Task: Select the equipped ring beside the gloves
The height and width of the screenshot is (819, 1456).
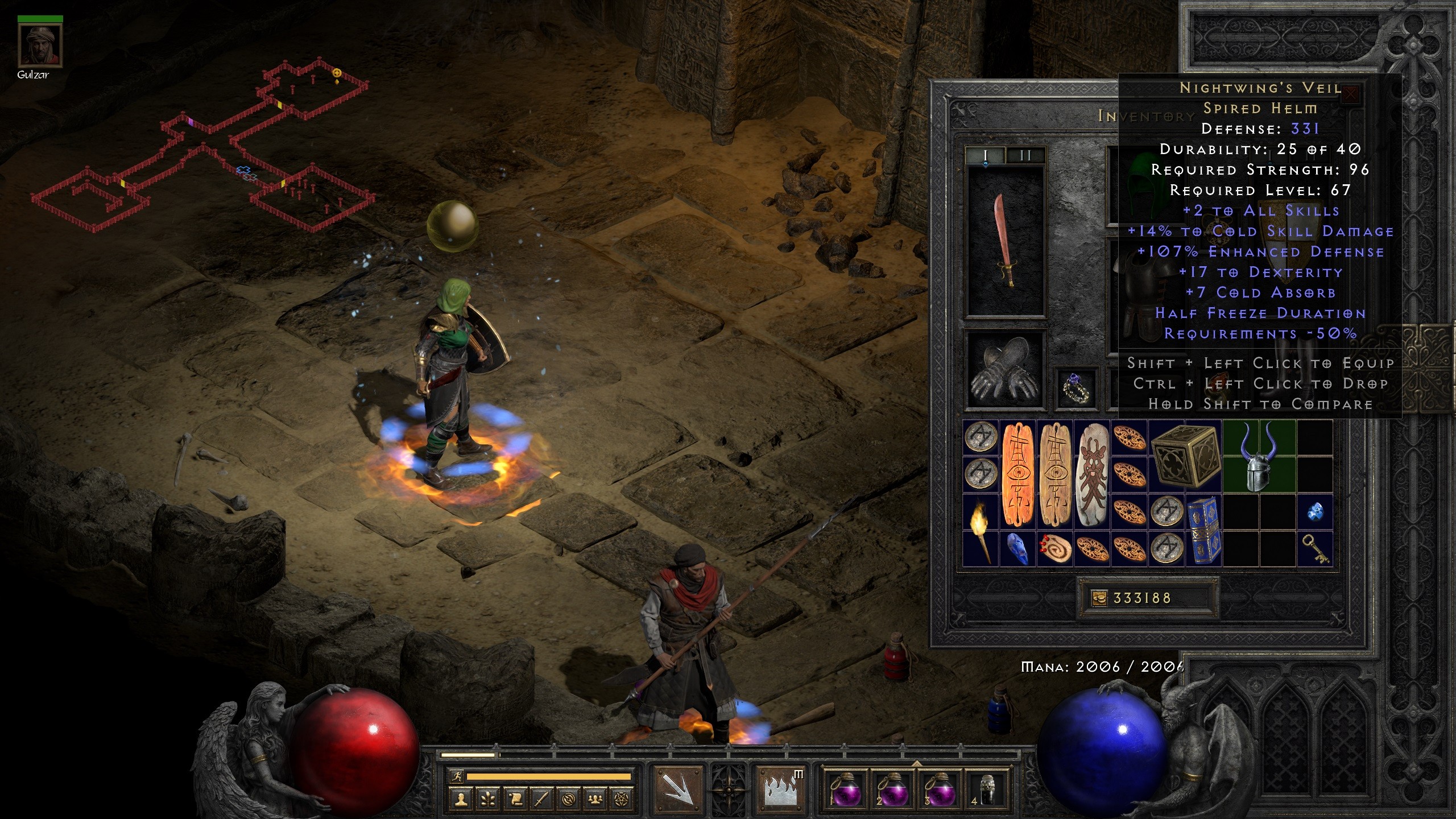Action: coord(1074,388)
